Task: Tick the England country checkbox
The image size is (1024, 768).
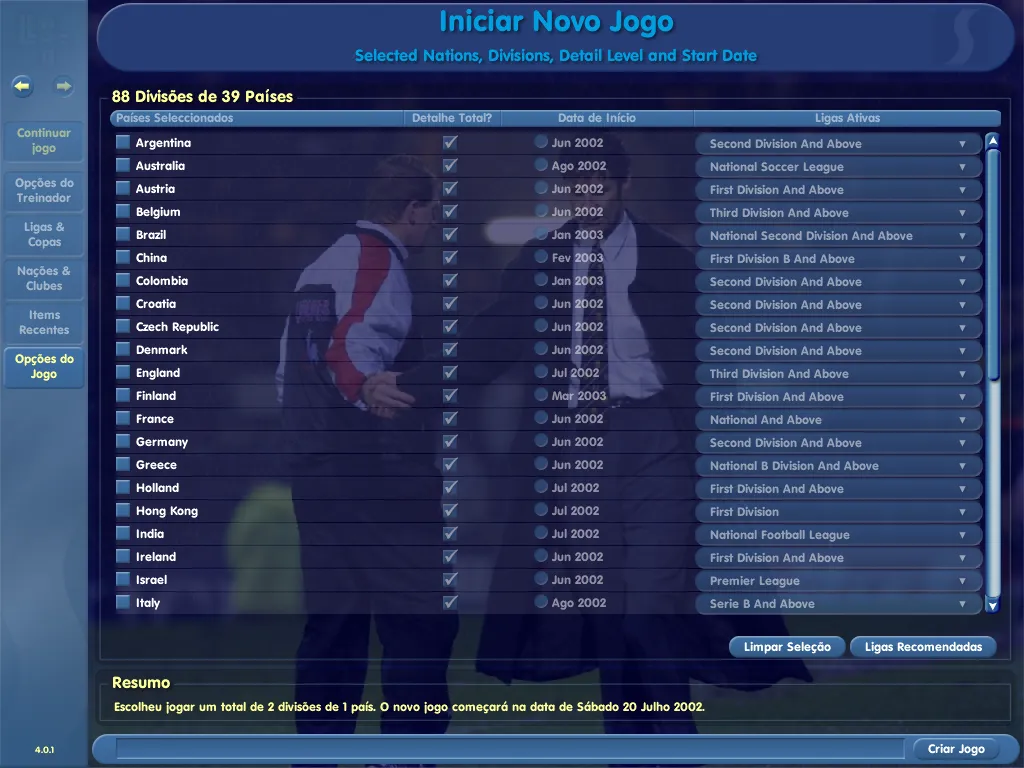Action: (x=123, y=373)
